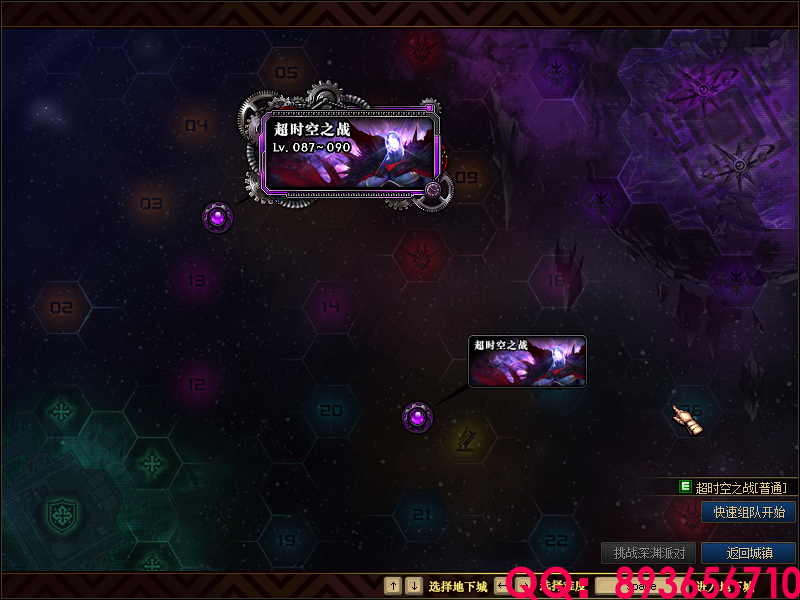Click the 超时空之战[普通] difficulty label
Screen dimensions: 800x600
point(740,488)
